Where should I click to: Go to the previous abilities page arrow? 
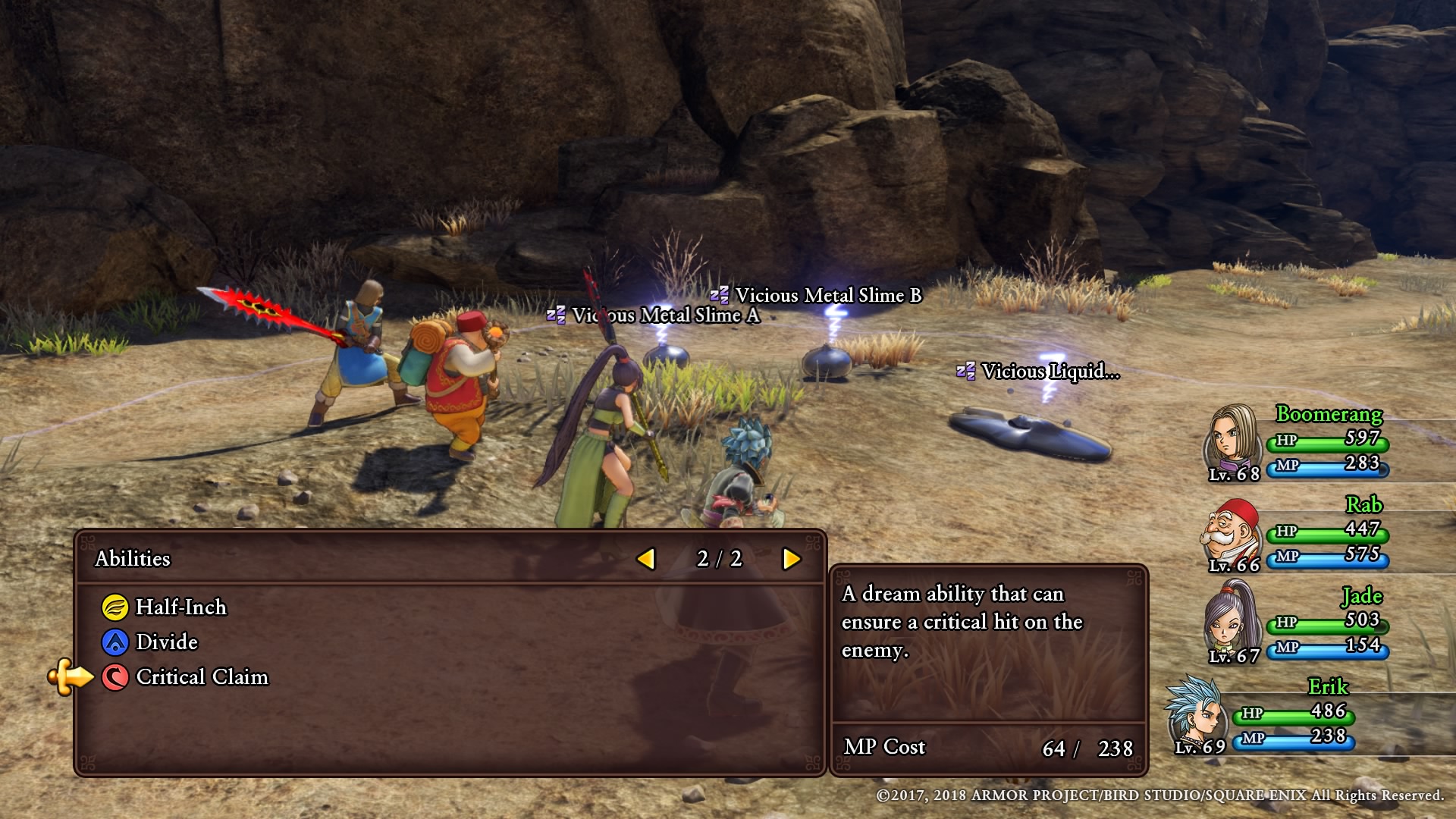coord(646,559)
